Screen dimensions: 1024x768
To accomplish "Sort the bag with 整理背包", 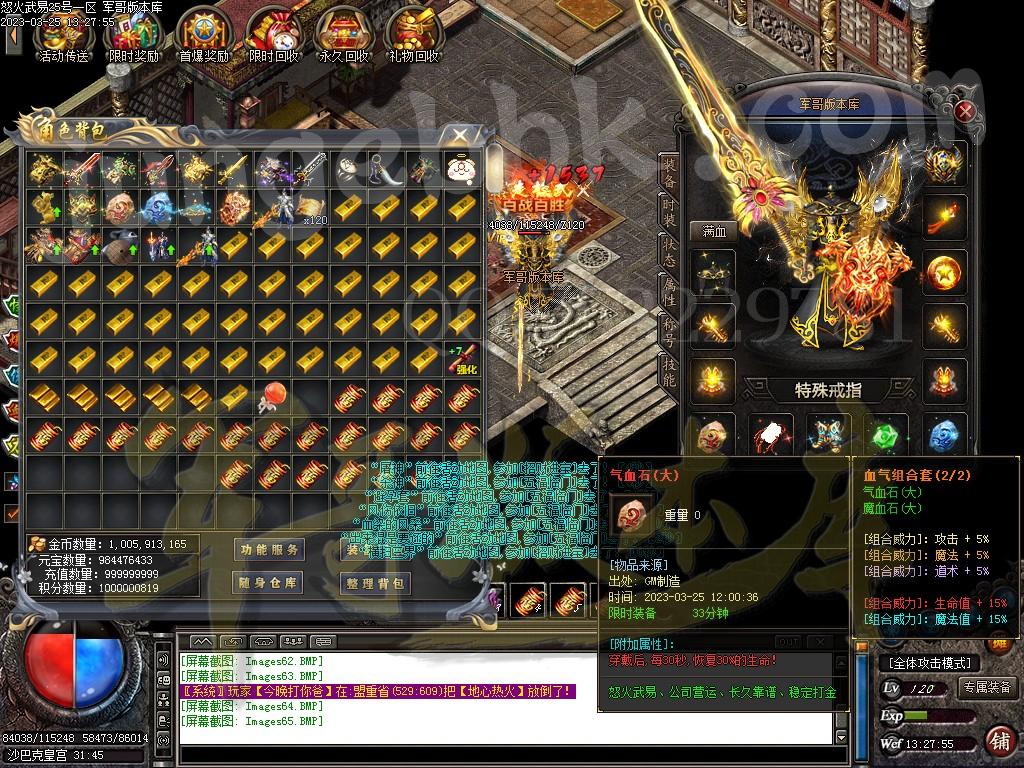I will coord(375,583).
